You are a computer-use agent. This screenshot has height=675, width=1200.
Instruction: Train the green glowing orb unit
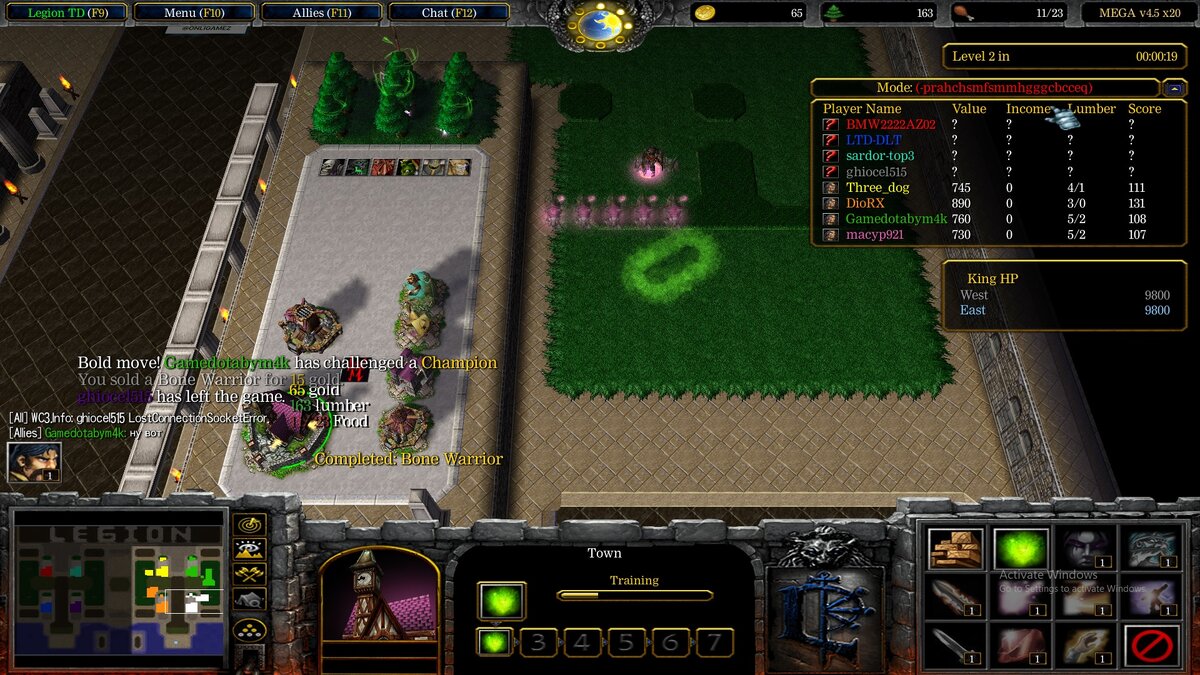pos(1021,549)
